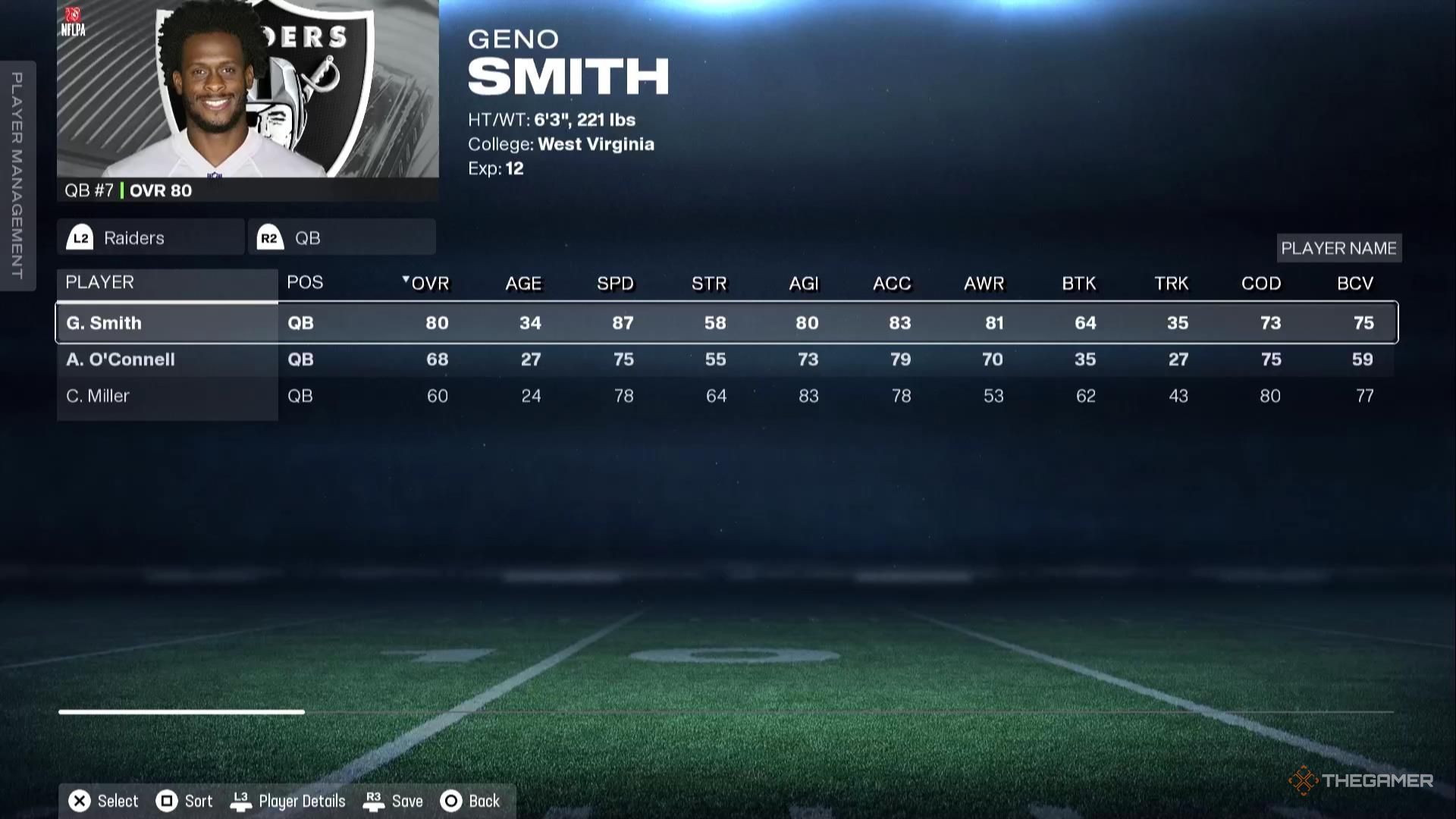Click the L2 controller button icon

point(81,237)
